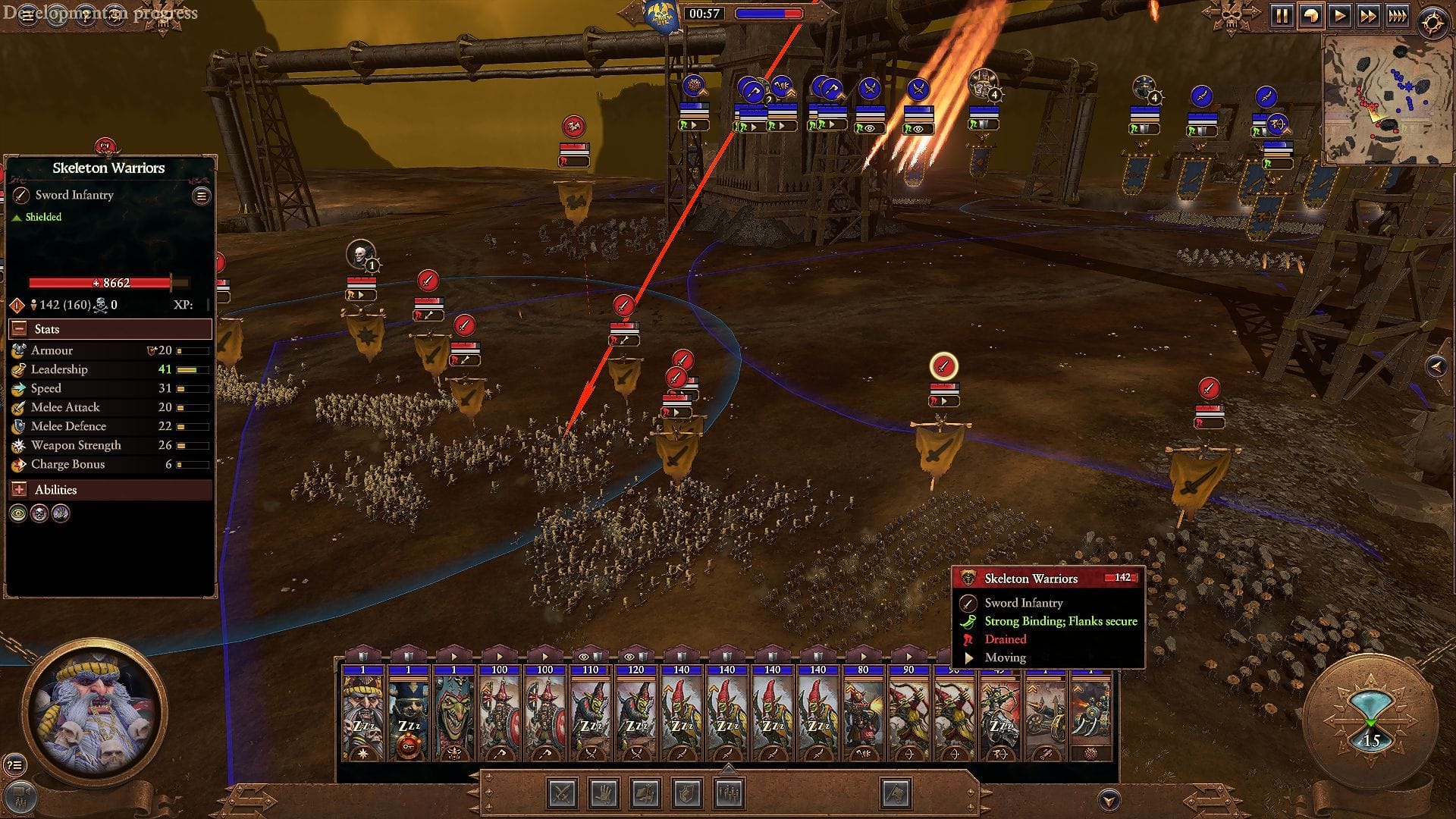This screenshot has height=819, width=1456.
Task: Click the Melee Defence shield stat icon
Action: [17, 426]
